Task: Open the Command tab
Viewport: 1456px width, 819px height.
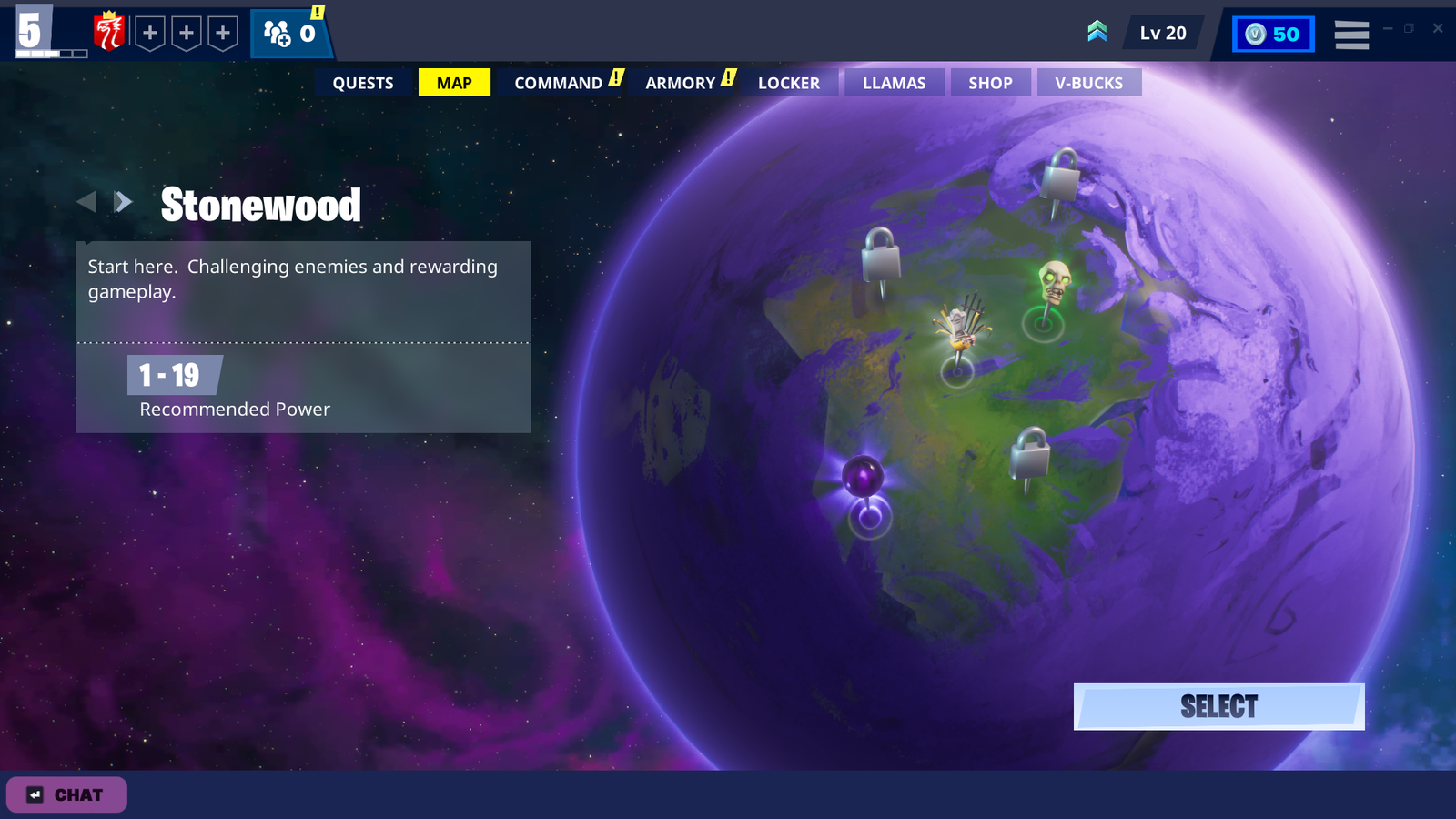Action: point(559,83)
